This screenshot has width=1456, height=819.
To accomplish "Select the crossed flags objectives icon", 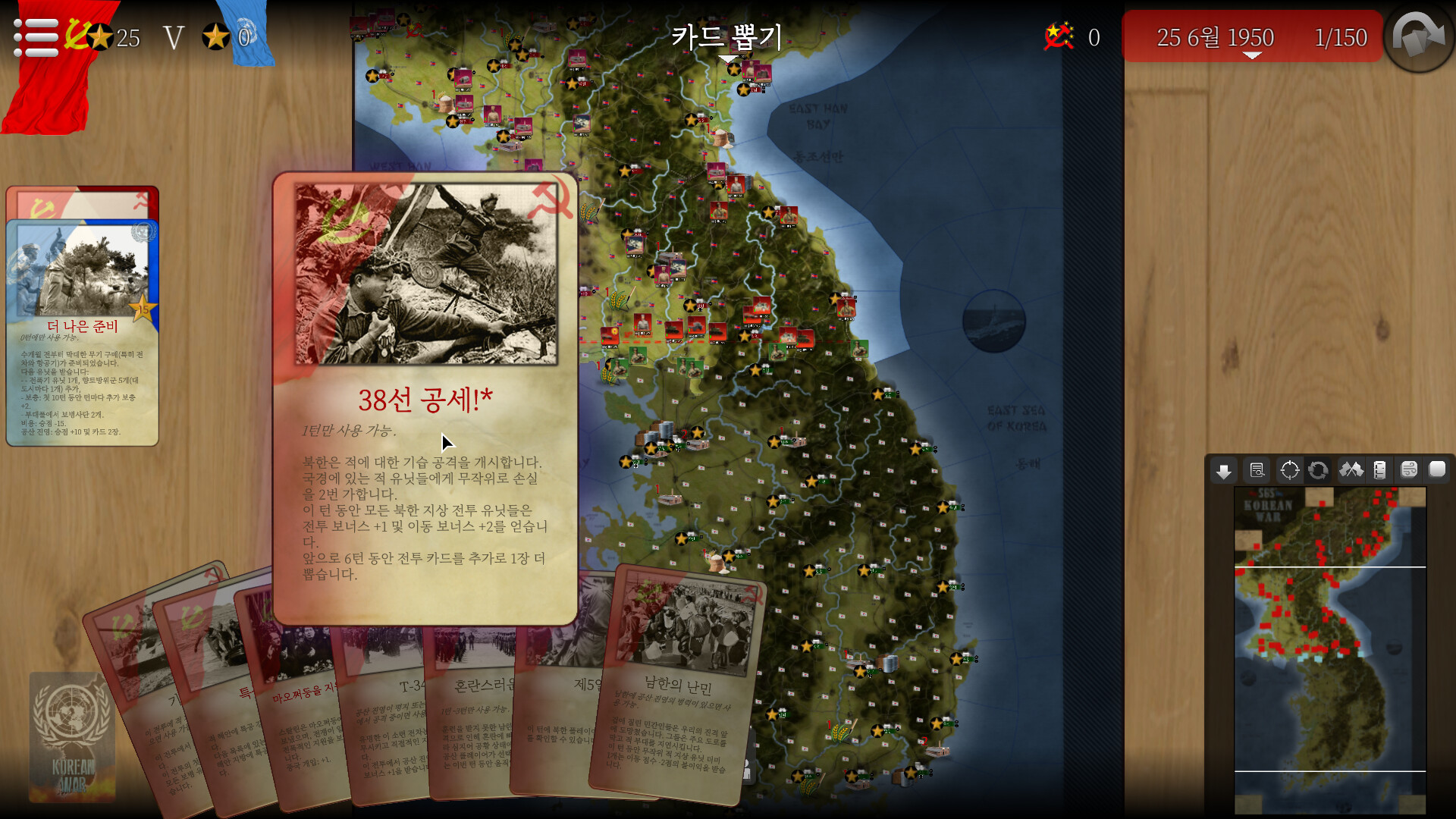I will pos(1353,470).
